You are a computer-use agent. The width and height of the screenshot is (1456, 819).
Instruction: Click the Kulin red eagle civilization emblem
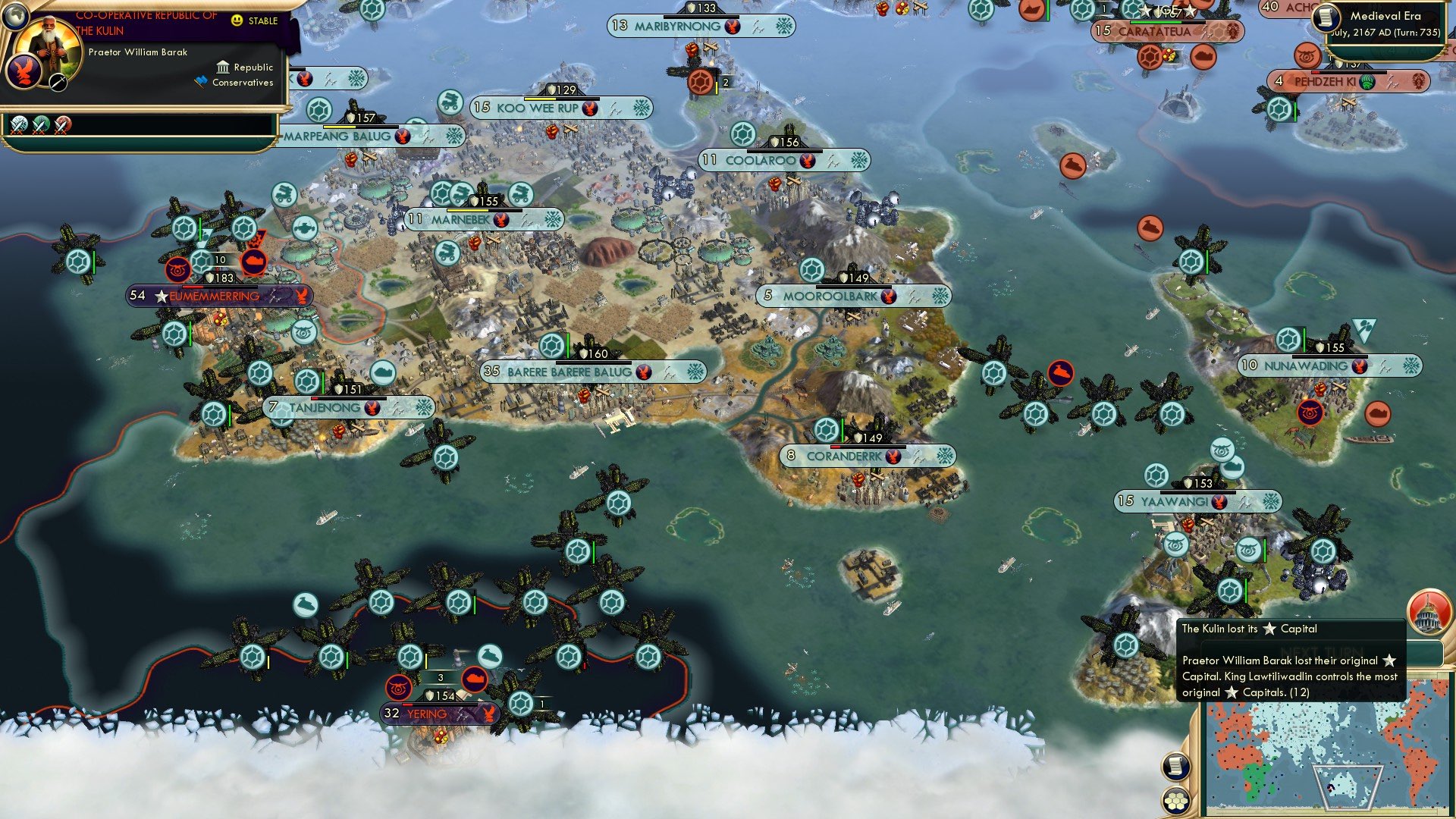[x=24, y=71]
